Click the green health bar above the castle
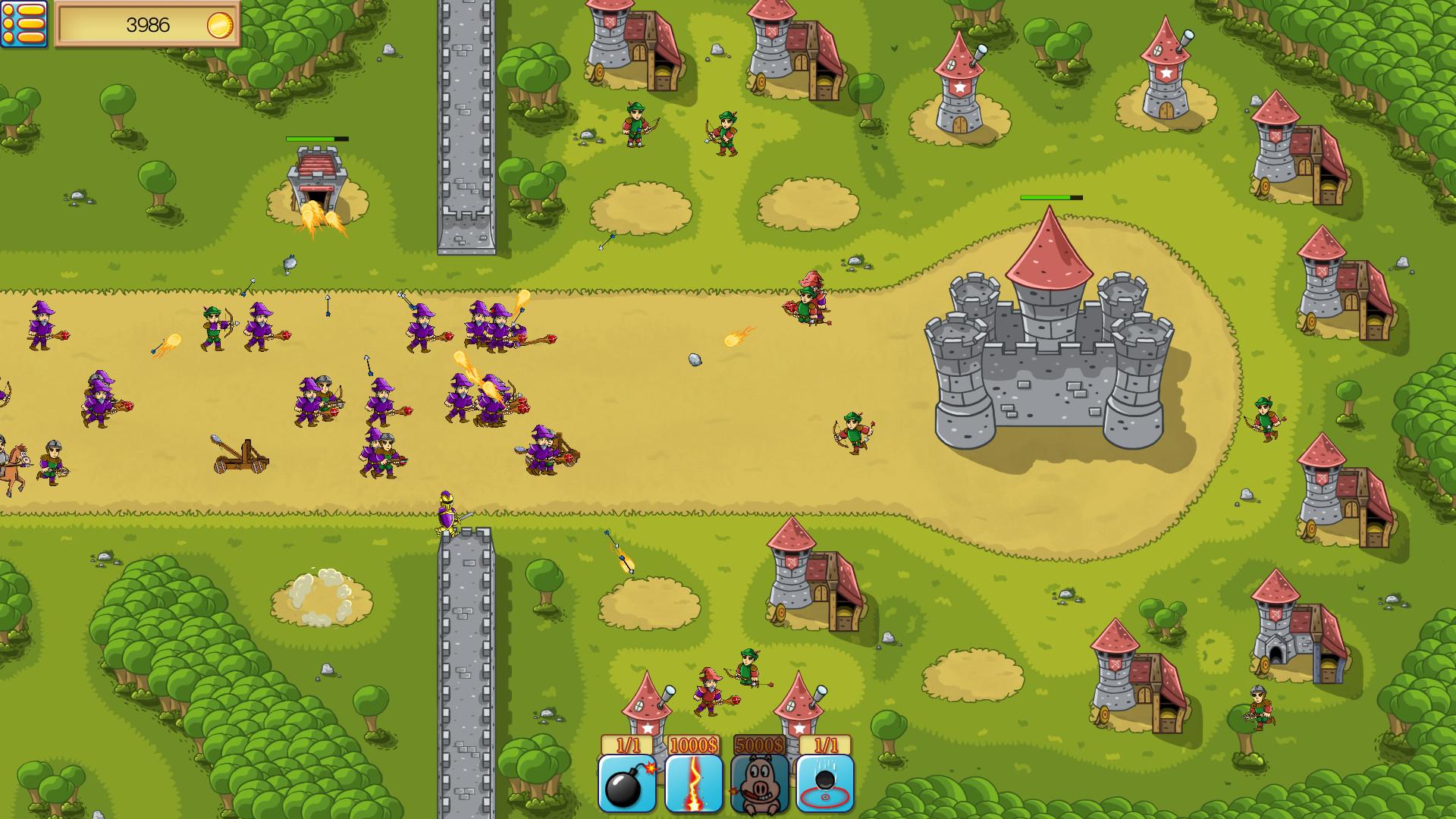 (x=1050, y=196)
